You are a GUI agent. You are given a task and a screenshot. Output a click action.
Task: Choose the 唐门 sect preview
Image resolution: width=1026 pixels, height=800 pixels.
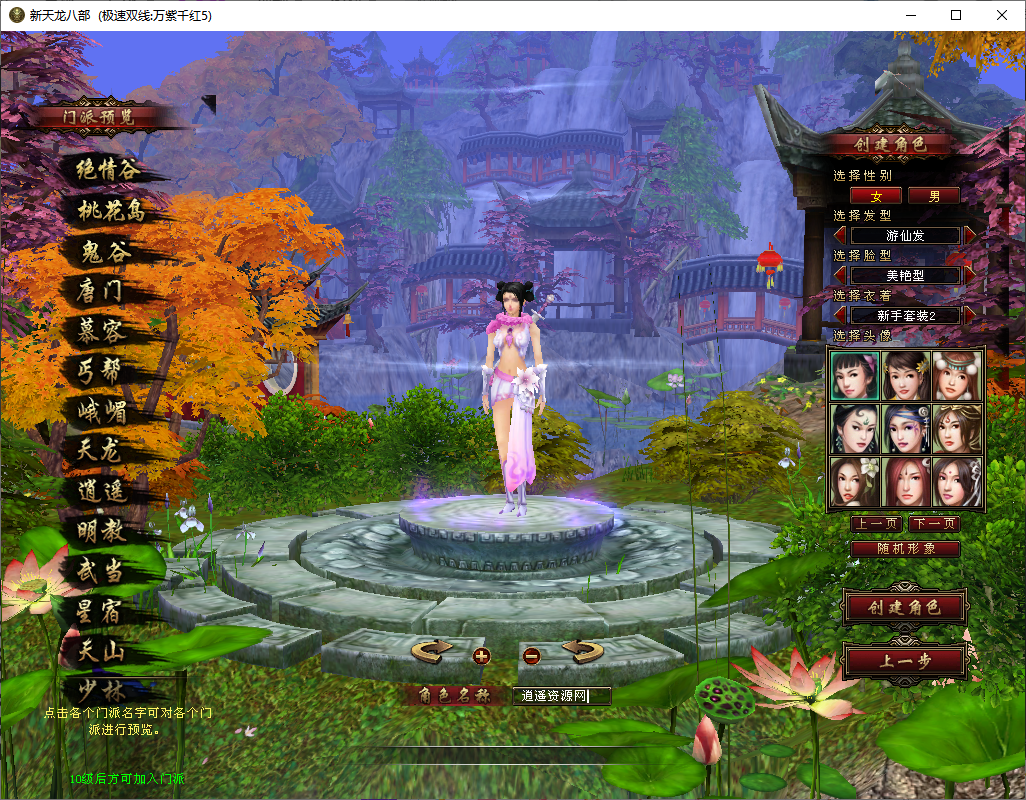tap(100, 291)
